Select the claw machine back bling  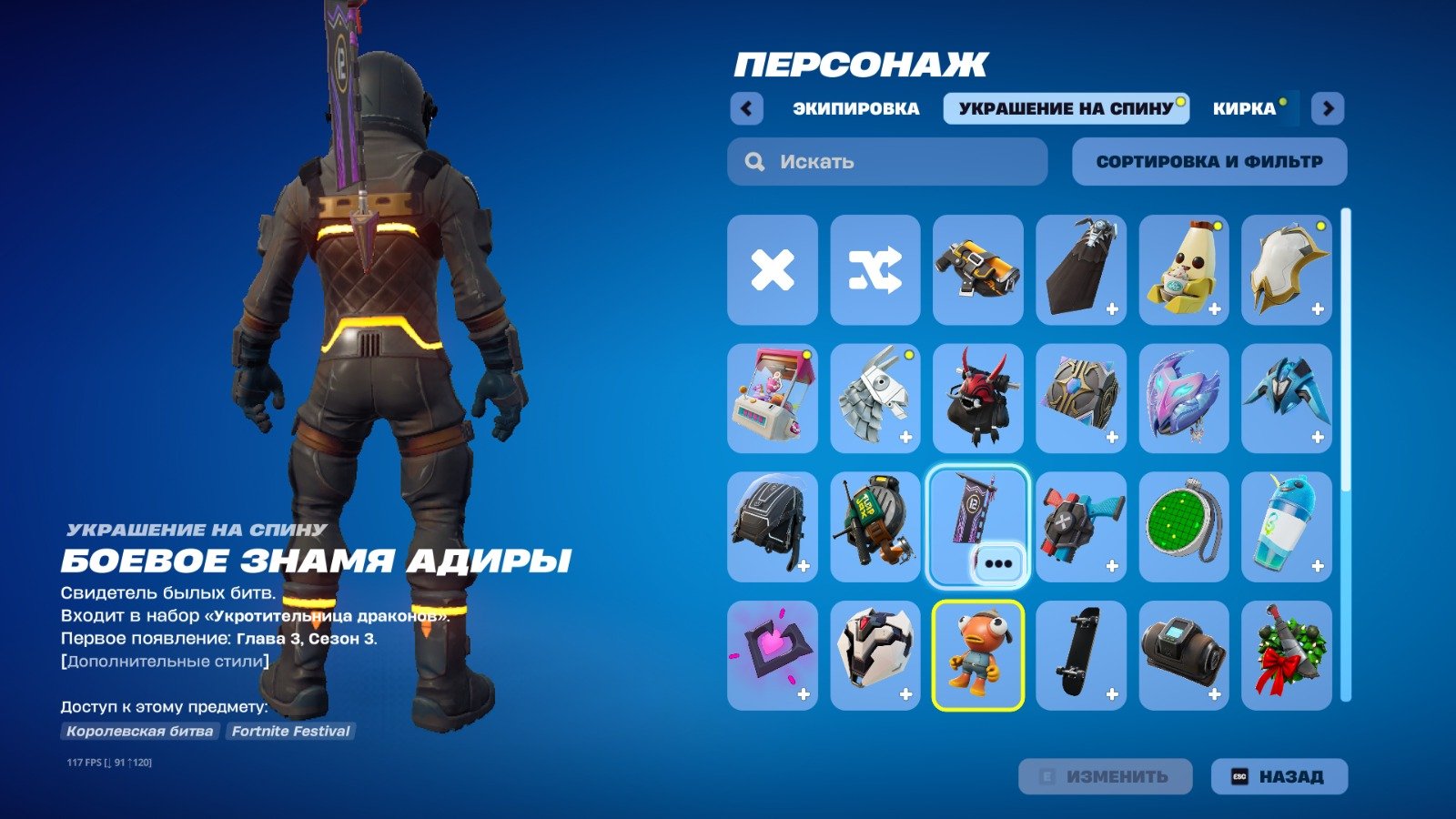point(772,398)
